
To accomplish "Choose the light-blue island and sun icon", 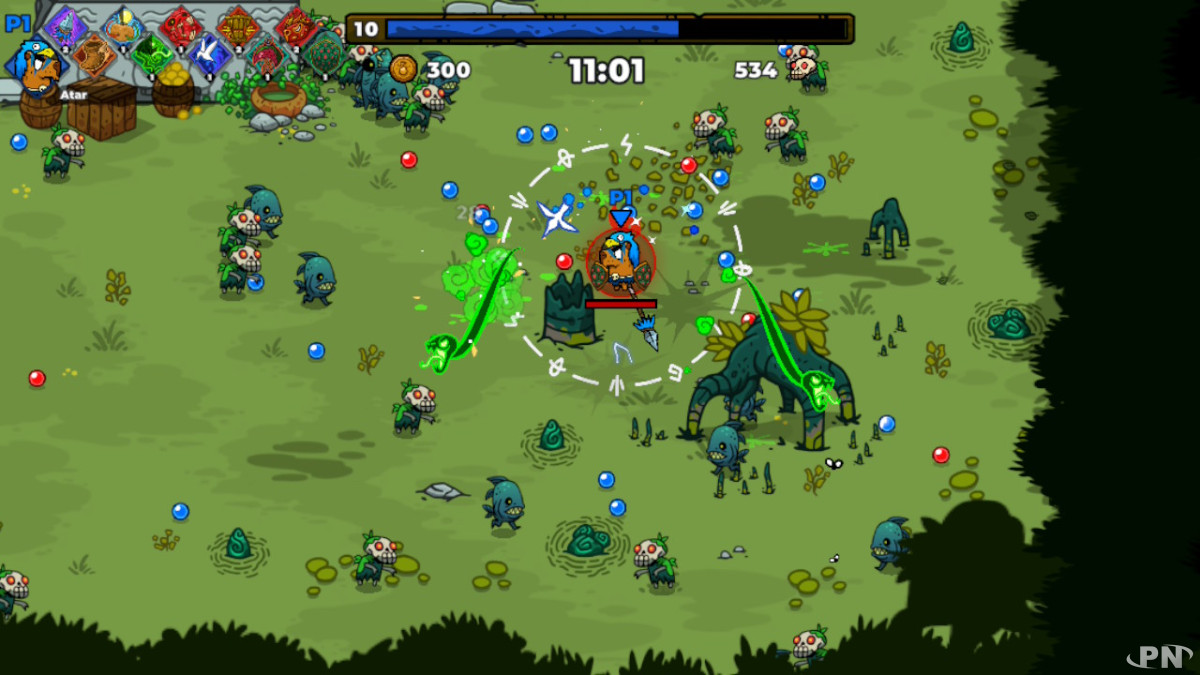I will pos(124,26).
